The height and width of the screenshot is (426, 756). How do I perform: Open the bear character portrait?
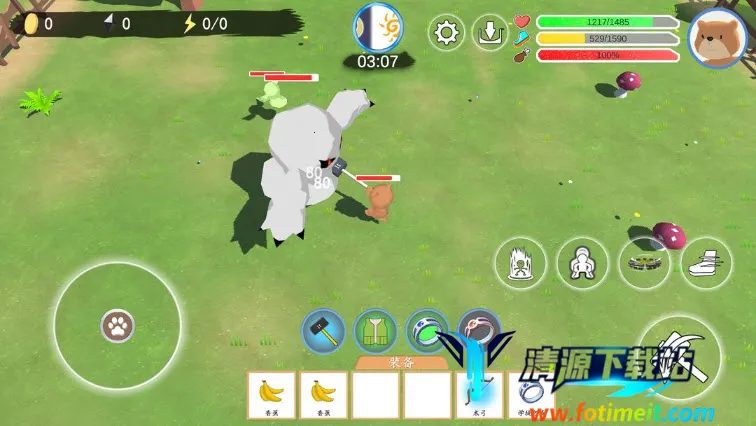click(x=716, y=37)
